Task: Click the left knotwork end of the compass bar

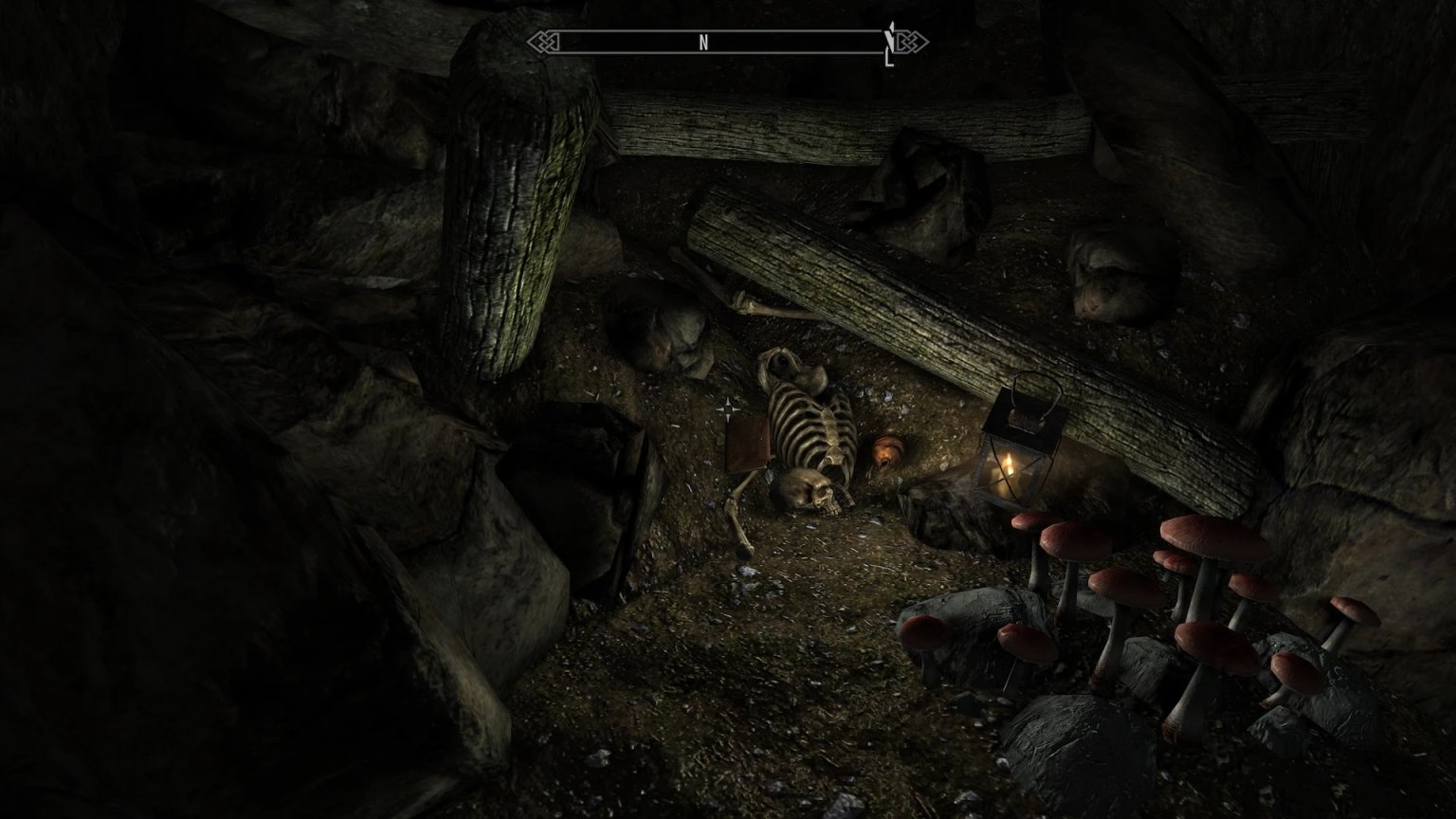Action: pyautogui.click(x=542, y=42)
